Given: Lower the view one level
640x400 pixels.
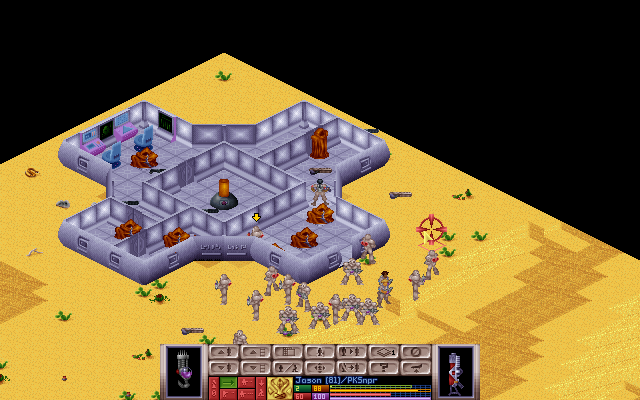Looking at the screenshot, I should (x=254, y=367).
